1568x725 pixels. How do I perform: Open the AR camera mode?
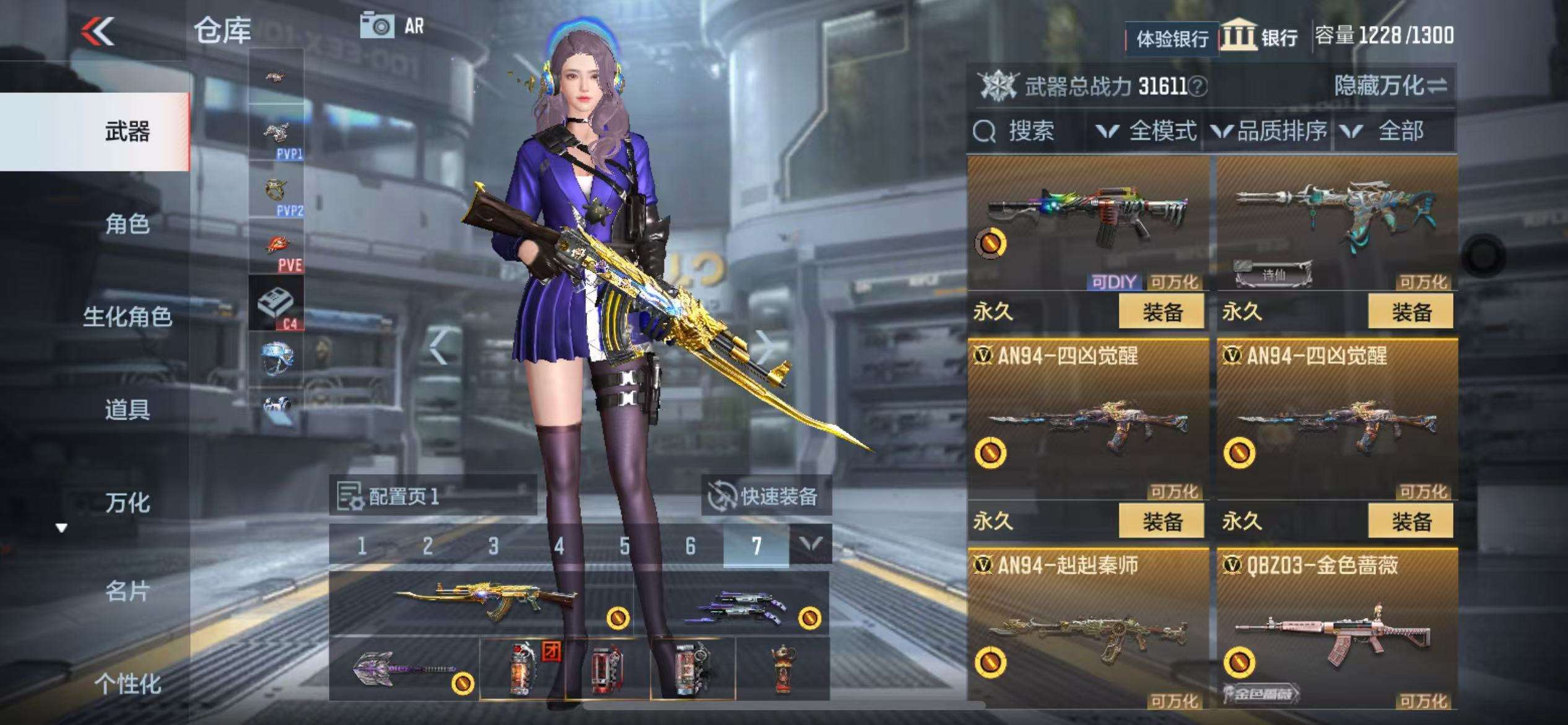click(391, 26)
